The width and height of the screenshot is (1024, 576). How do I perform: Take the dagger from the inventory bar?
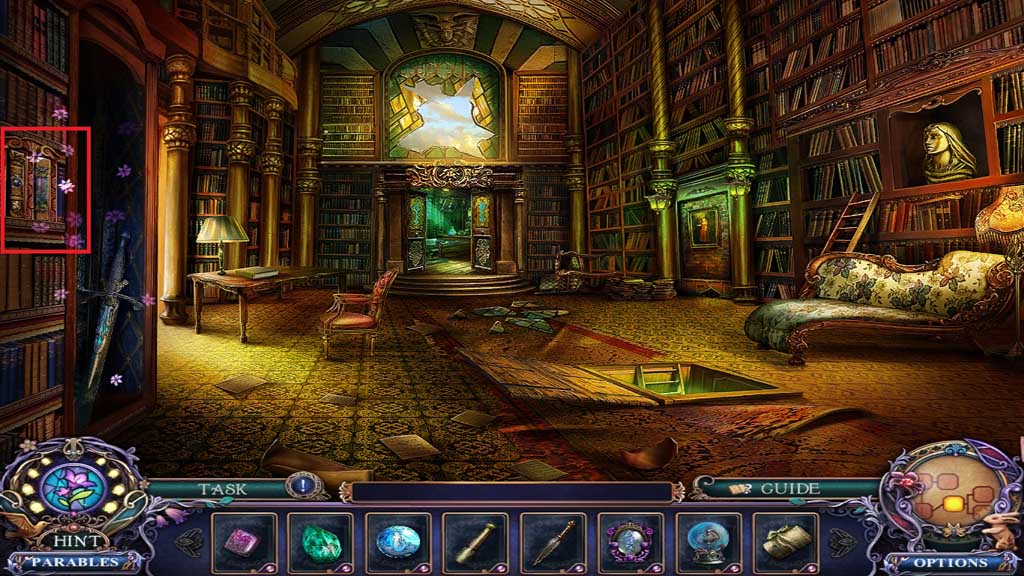coord(553,543)
